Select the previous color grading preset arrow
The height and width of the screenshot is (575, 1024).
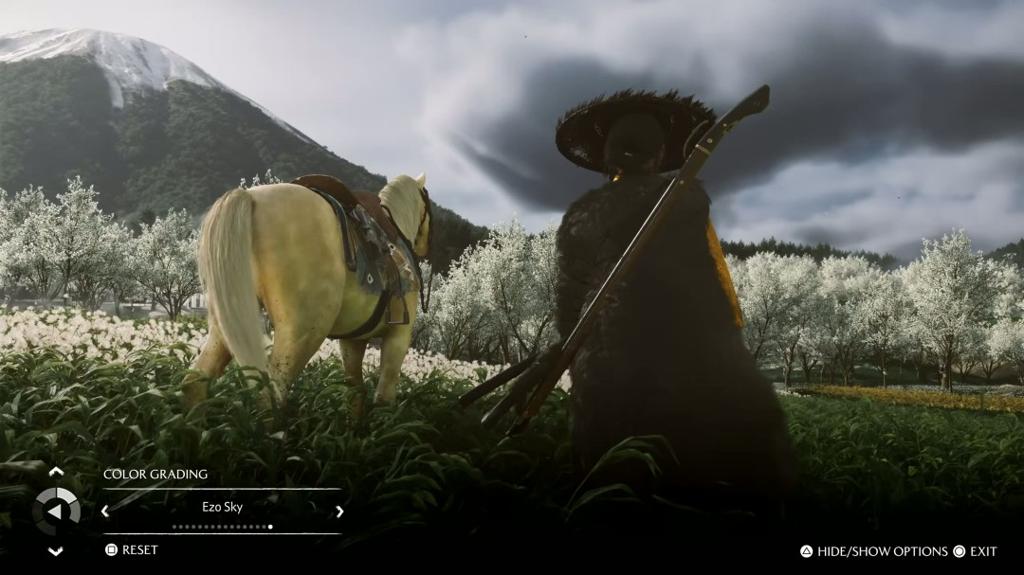point(105,511)
